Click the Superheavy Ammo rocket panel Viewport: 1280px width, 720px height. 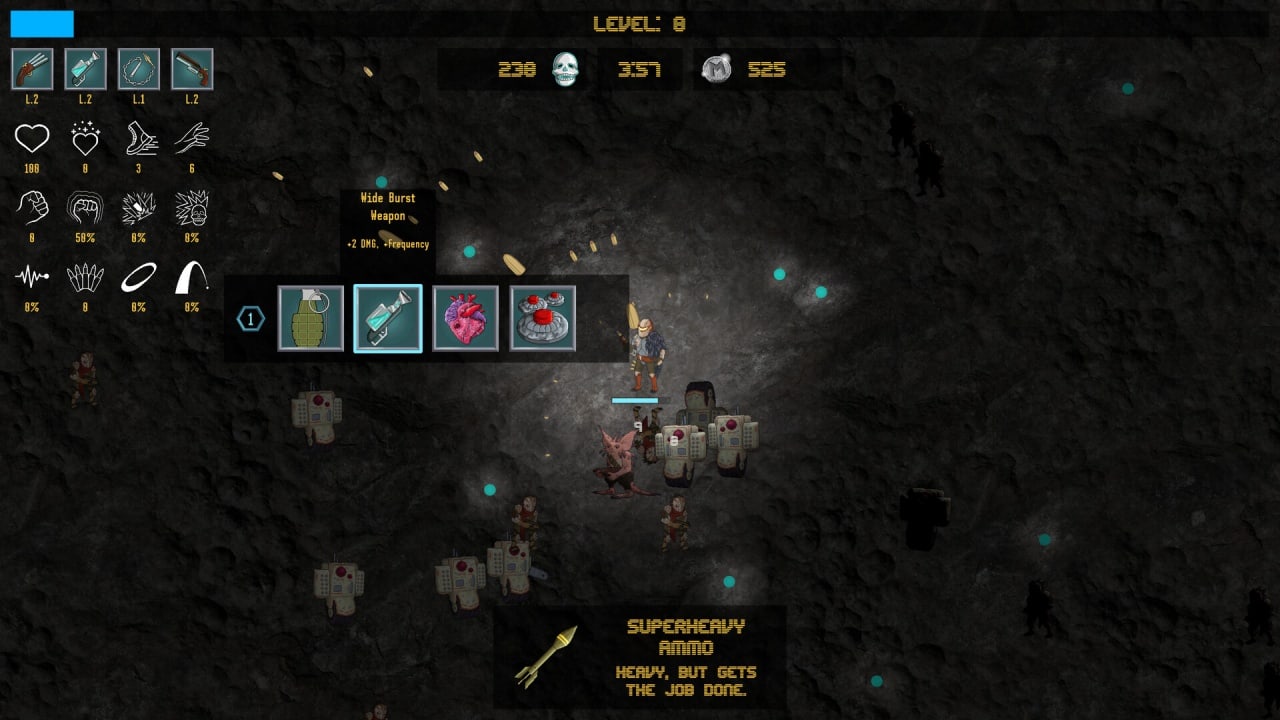pyautogui.click(x=640, y=657)
